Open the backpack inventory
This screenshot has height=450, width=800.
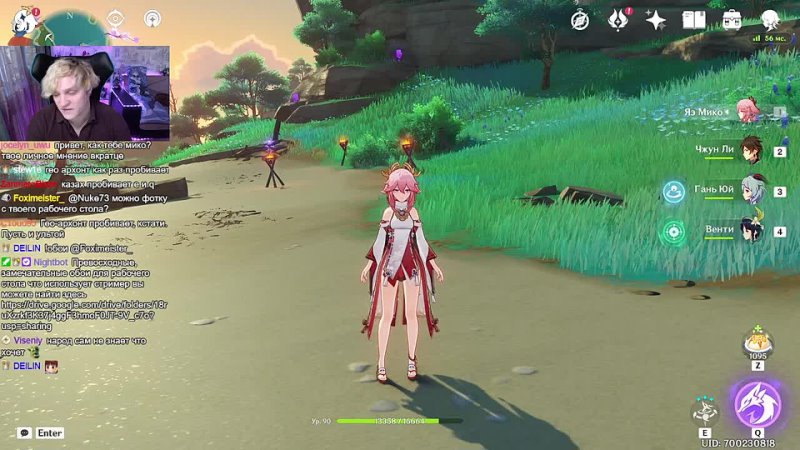[x=732, y=19]
